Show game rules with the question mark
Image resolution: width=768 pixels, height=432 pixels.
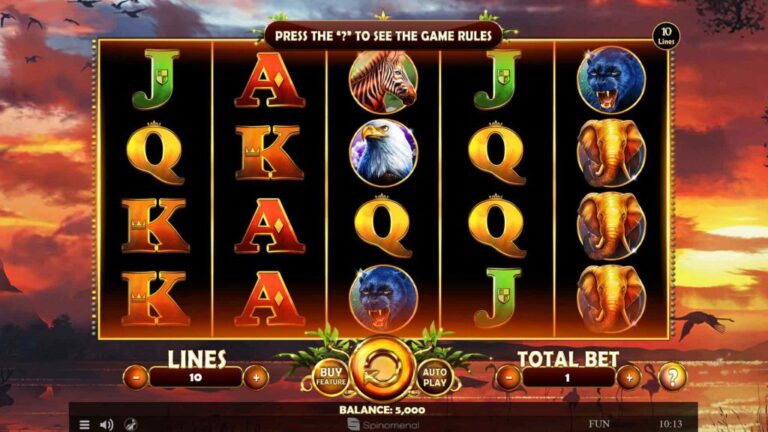tap(675, 378)
